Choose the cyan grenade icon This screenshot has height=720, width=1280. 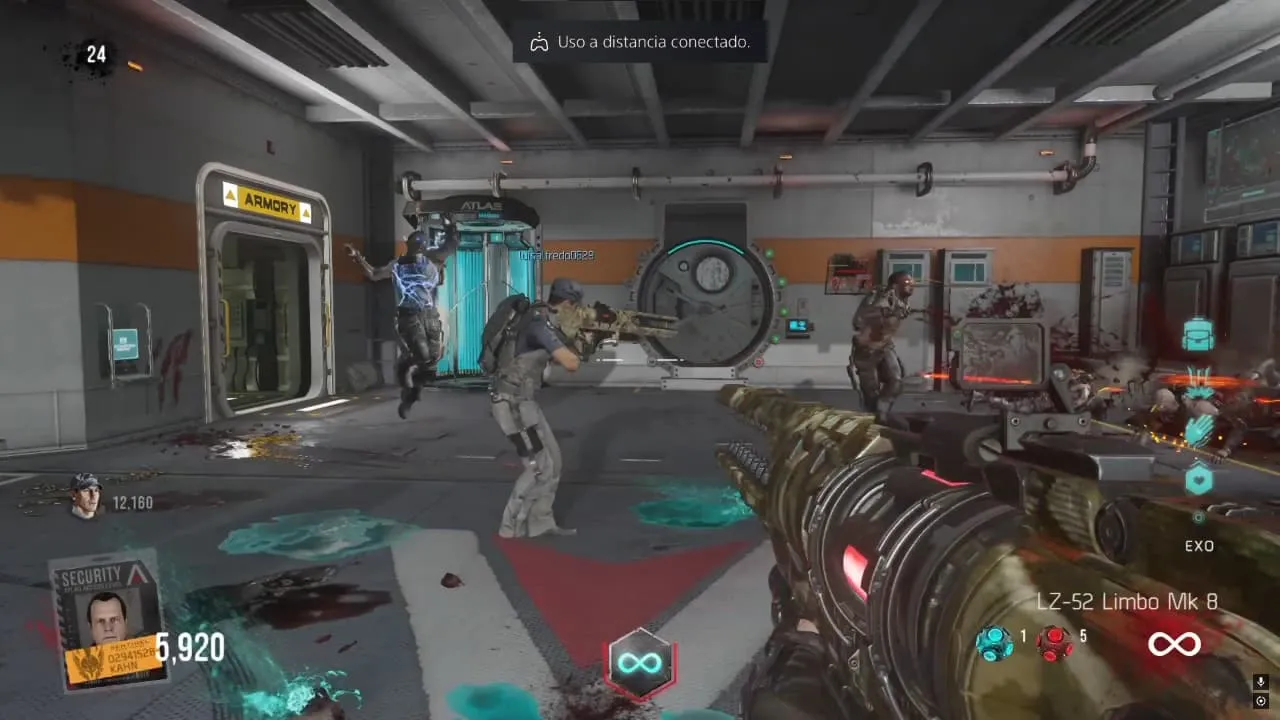click(994, 643)
